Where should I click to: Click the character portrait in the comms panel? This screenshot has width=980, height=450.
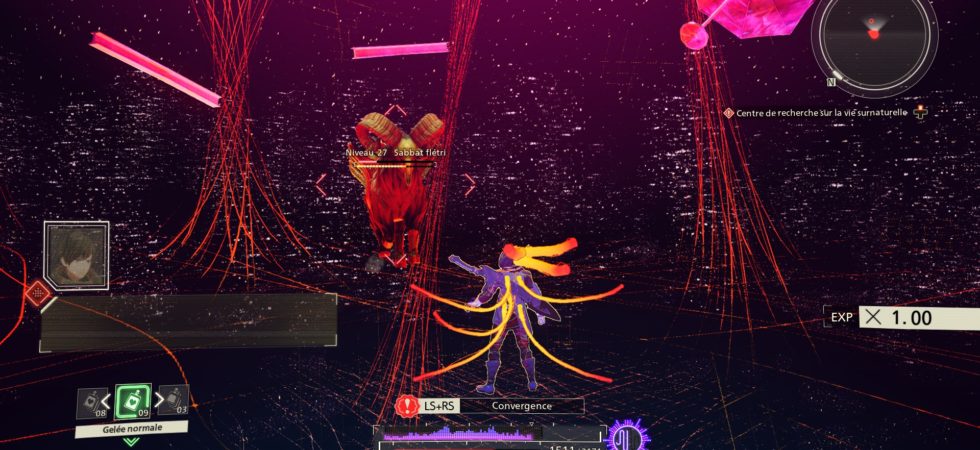tap(76, 254)
